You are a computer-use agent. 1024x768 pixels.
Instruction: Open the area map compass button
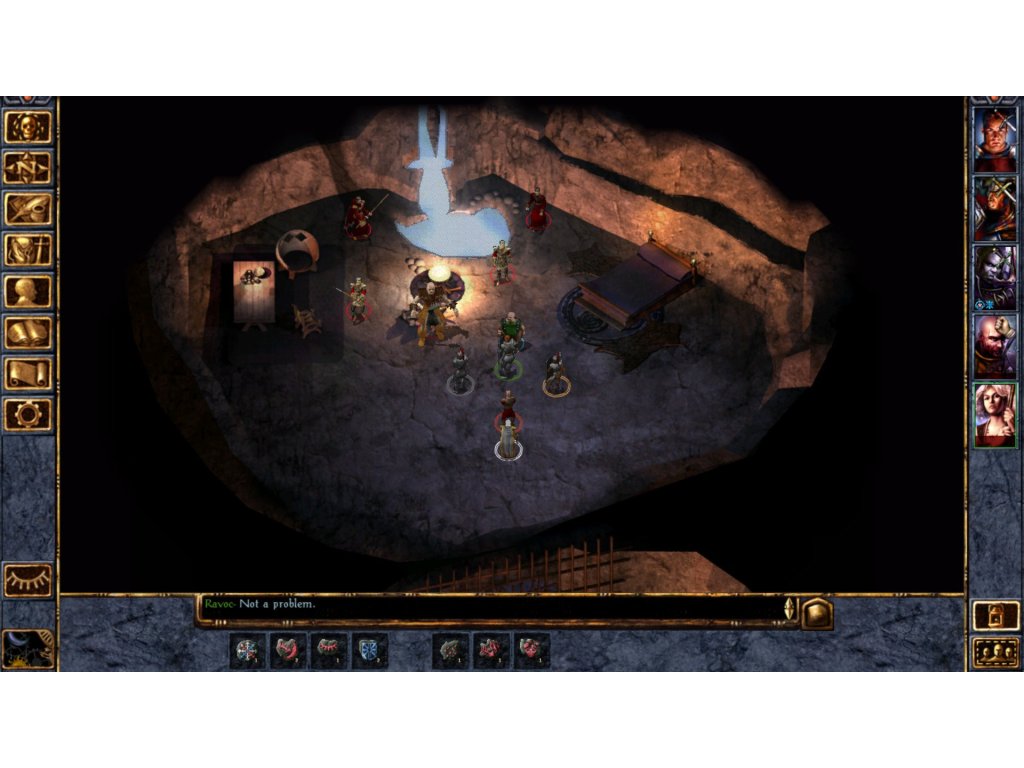[28, 168]
